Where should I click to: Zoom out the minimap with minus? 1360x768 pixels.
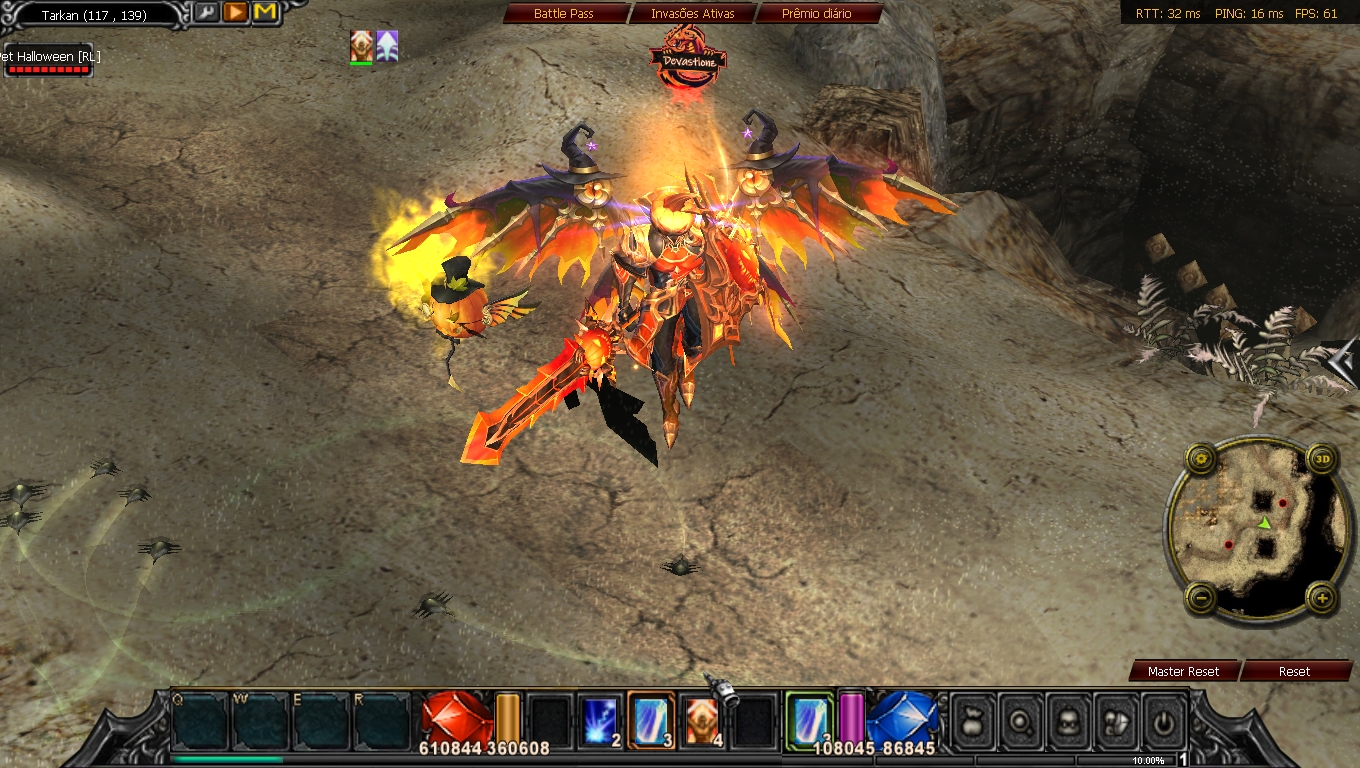(x=1201, y=599)
